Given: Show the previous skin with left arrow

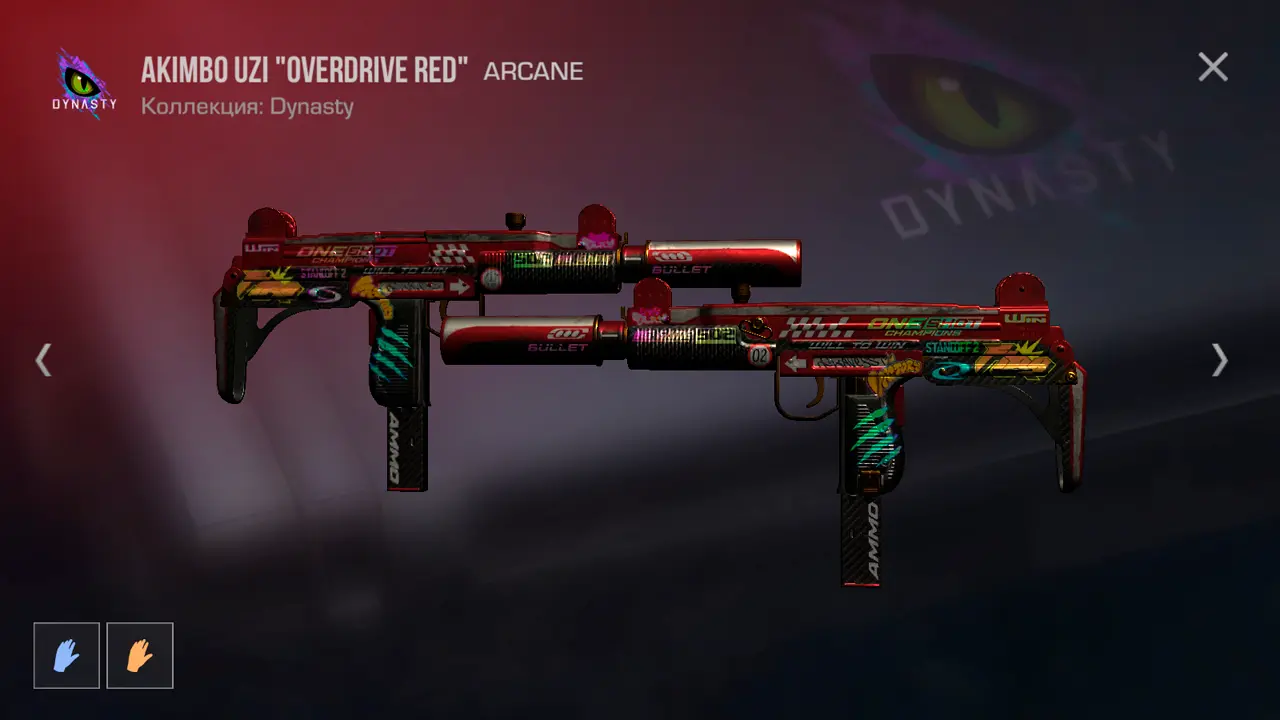Looking at the screenshot, I should pos(43,360).
